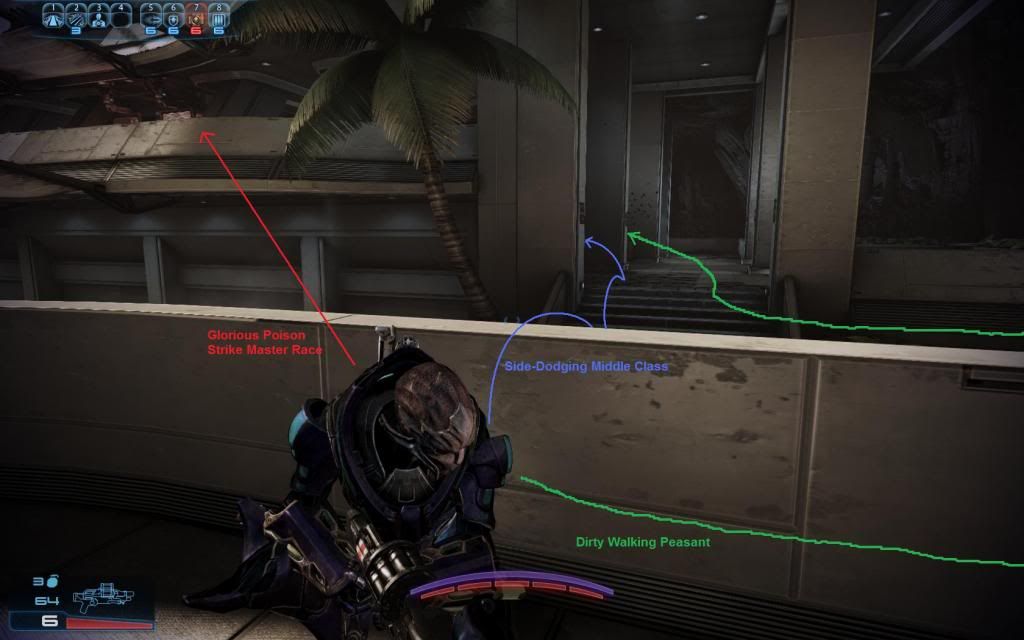Select the red highlighted slot 7 consumable
The height and width of the screenshot is (640, 1024).
coord(196,18)
